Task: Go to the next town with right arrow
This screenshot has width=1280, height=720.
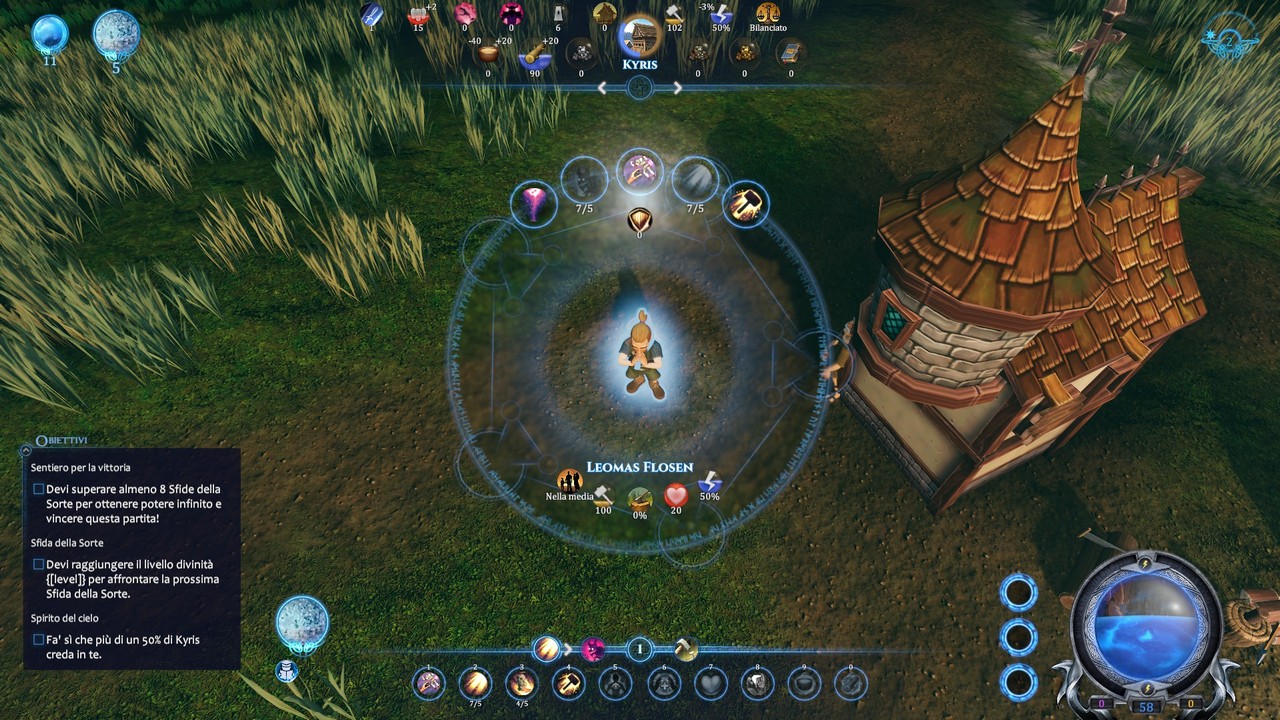Action: pos(678,88)
